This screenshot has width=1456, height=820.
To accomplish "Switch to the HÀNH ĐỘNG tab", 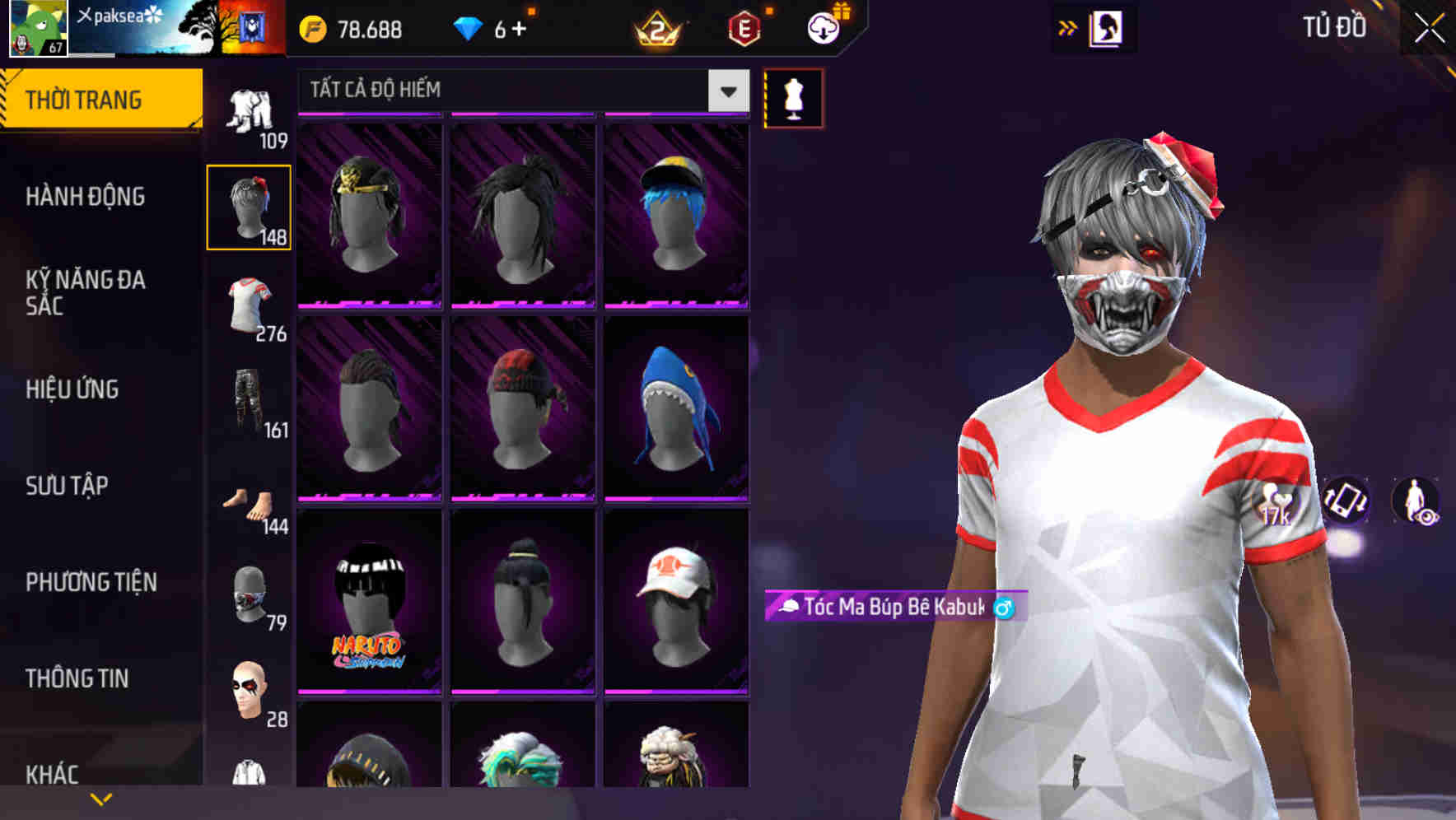I will pos(87,198).
